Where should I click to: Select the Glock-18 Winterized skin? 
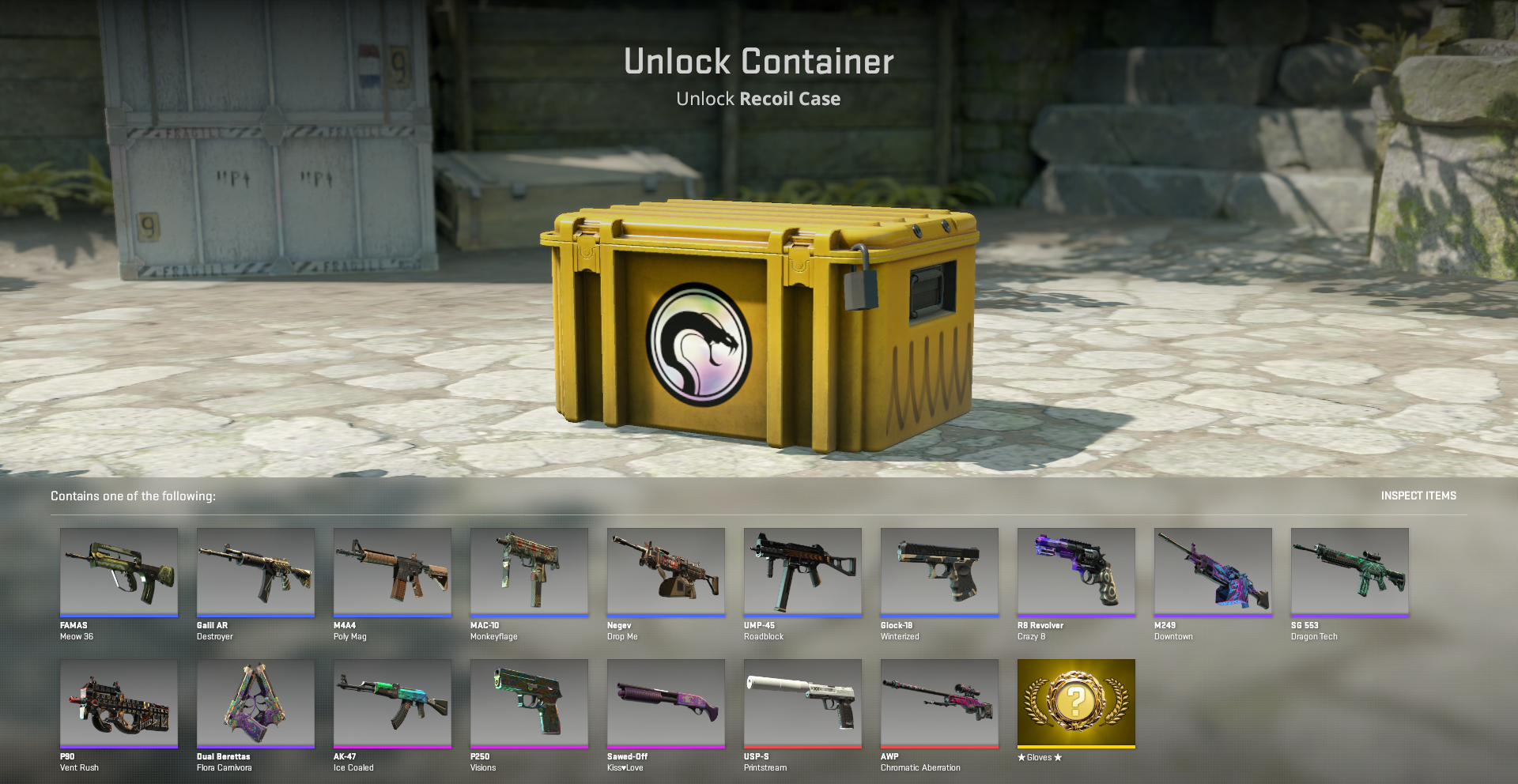pos(939,572)
